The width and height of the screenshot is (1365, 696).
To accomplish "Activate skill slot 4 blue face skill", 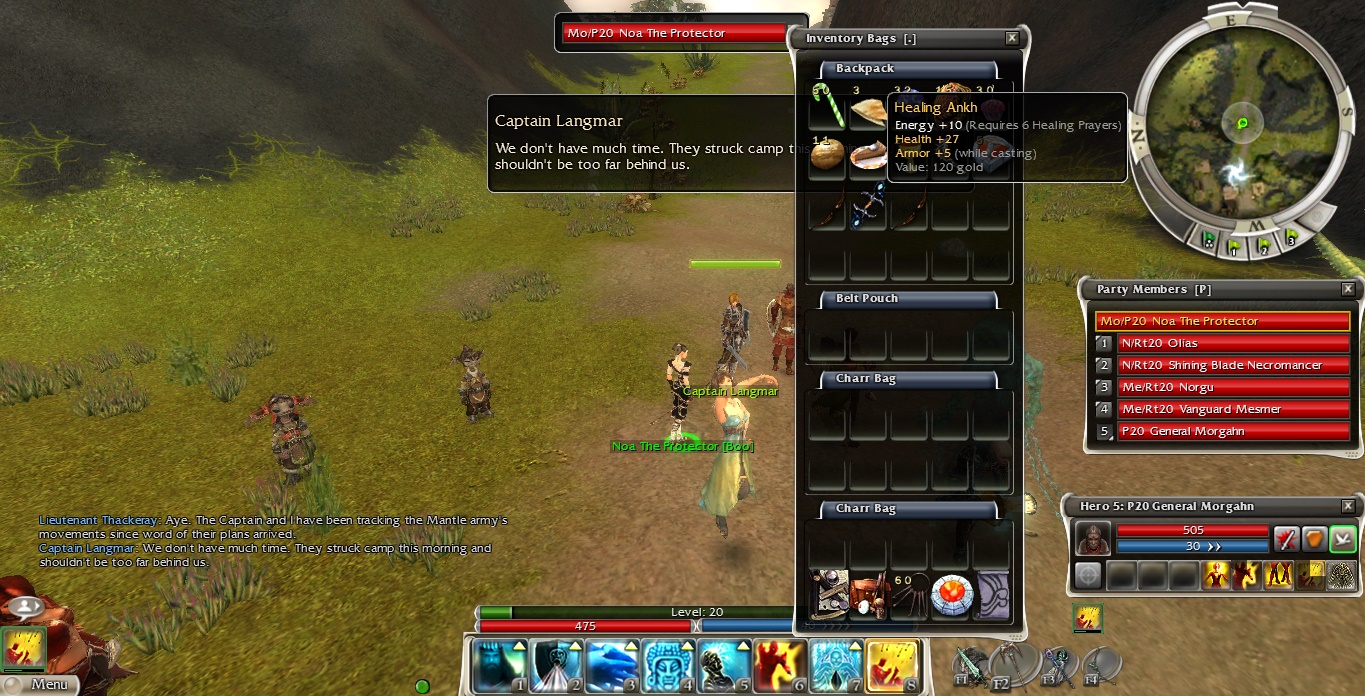I will pos(668,666).
